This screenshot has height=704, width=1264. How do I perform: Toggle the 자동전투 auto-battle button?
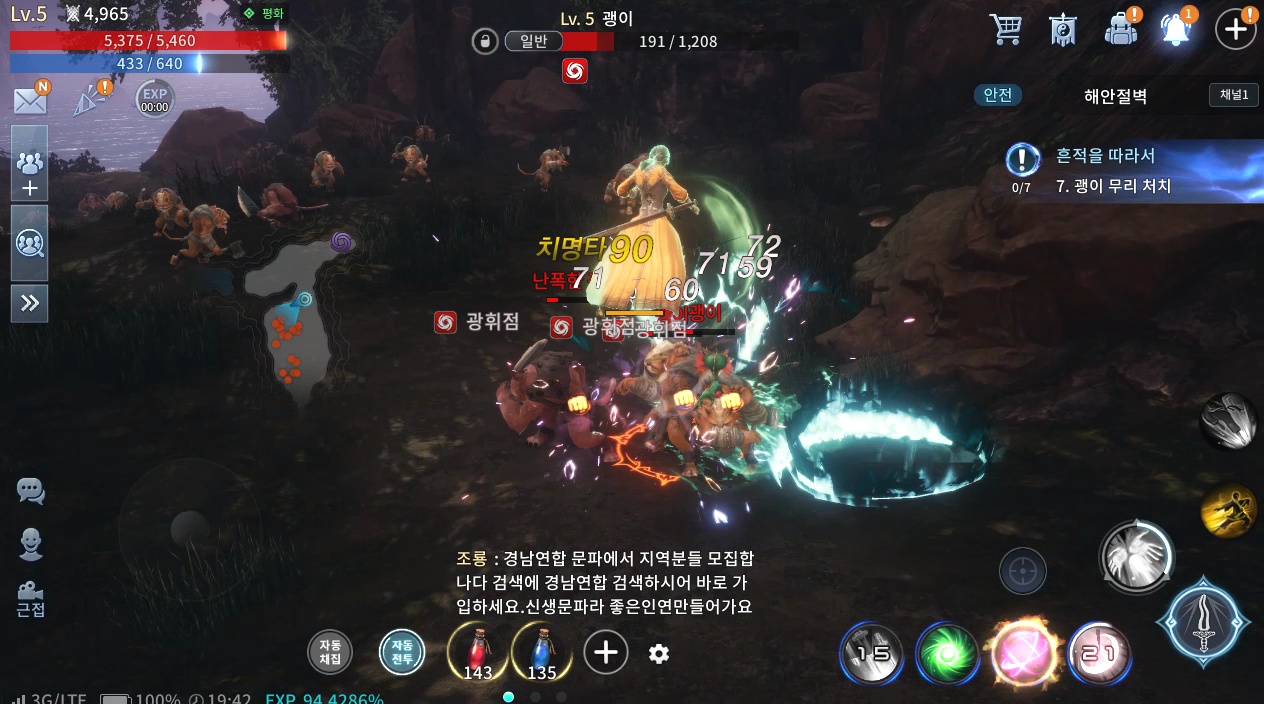(402, 653)
